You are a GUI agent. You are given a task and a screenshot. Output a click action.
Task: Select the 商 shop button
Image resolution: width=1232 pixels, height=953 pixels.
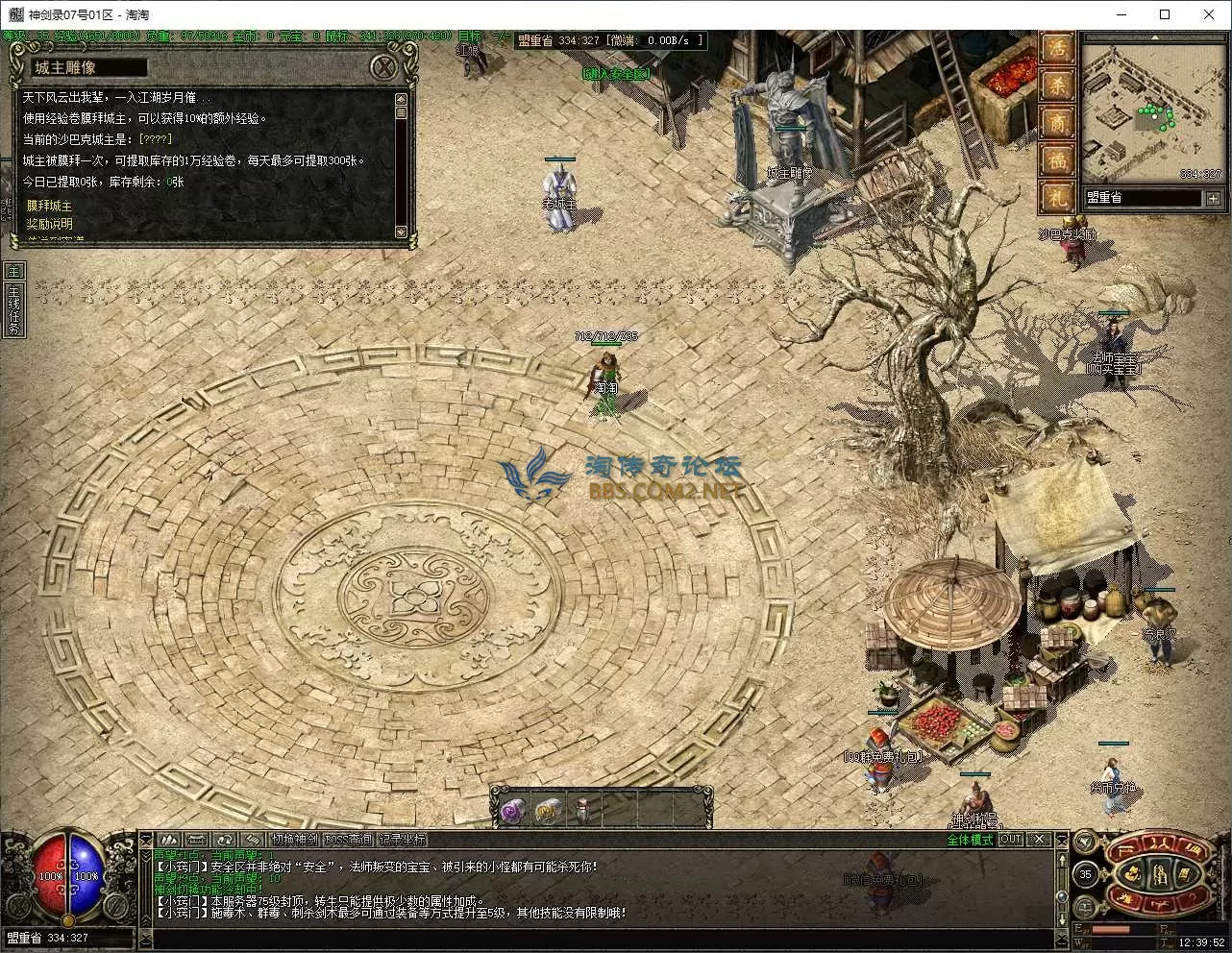pos(1057,123)
